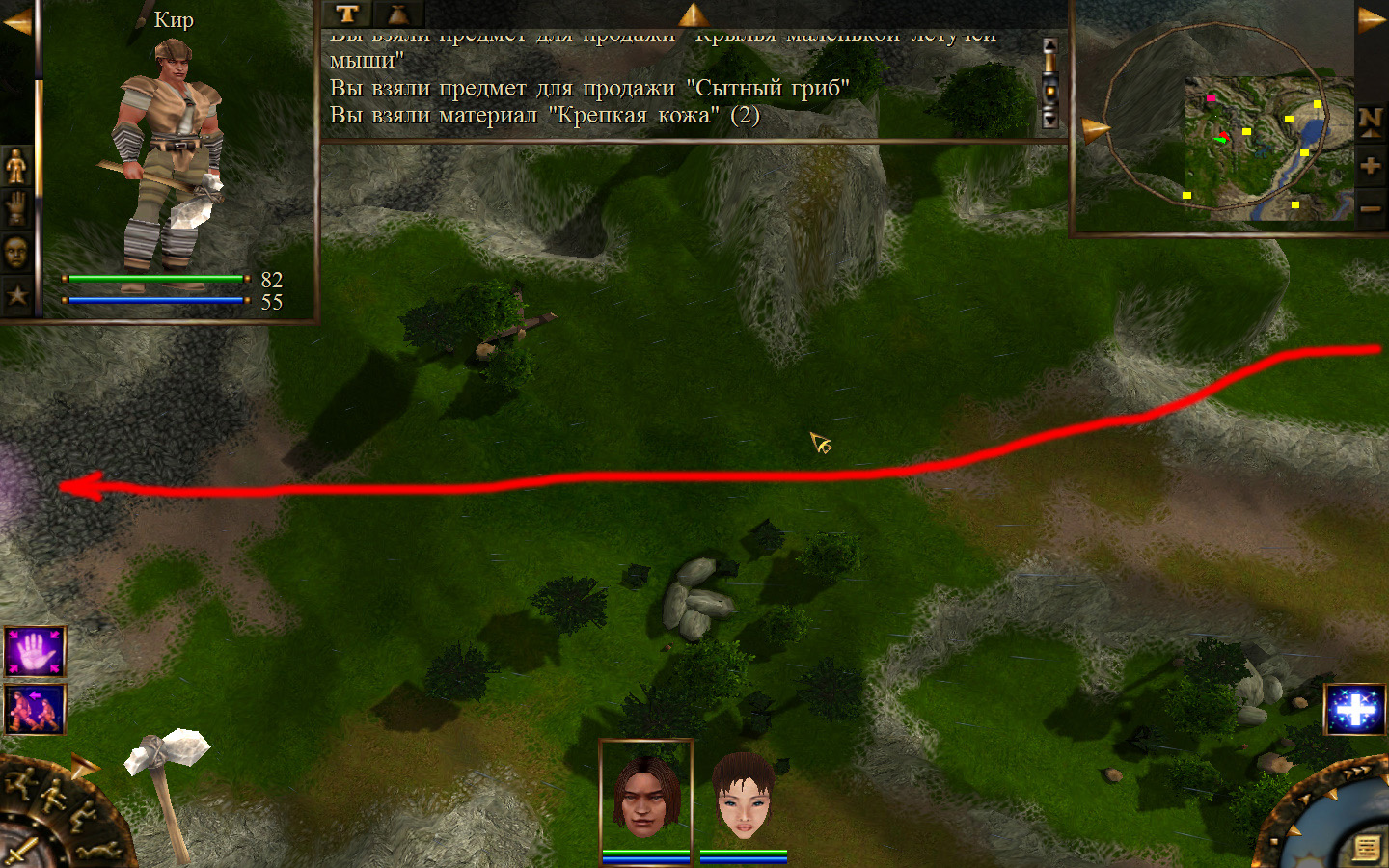Collapse minimap panel with top-right gold arrow

tap(1371, 20)
